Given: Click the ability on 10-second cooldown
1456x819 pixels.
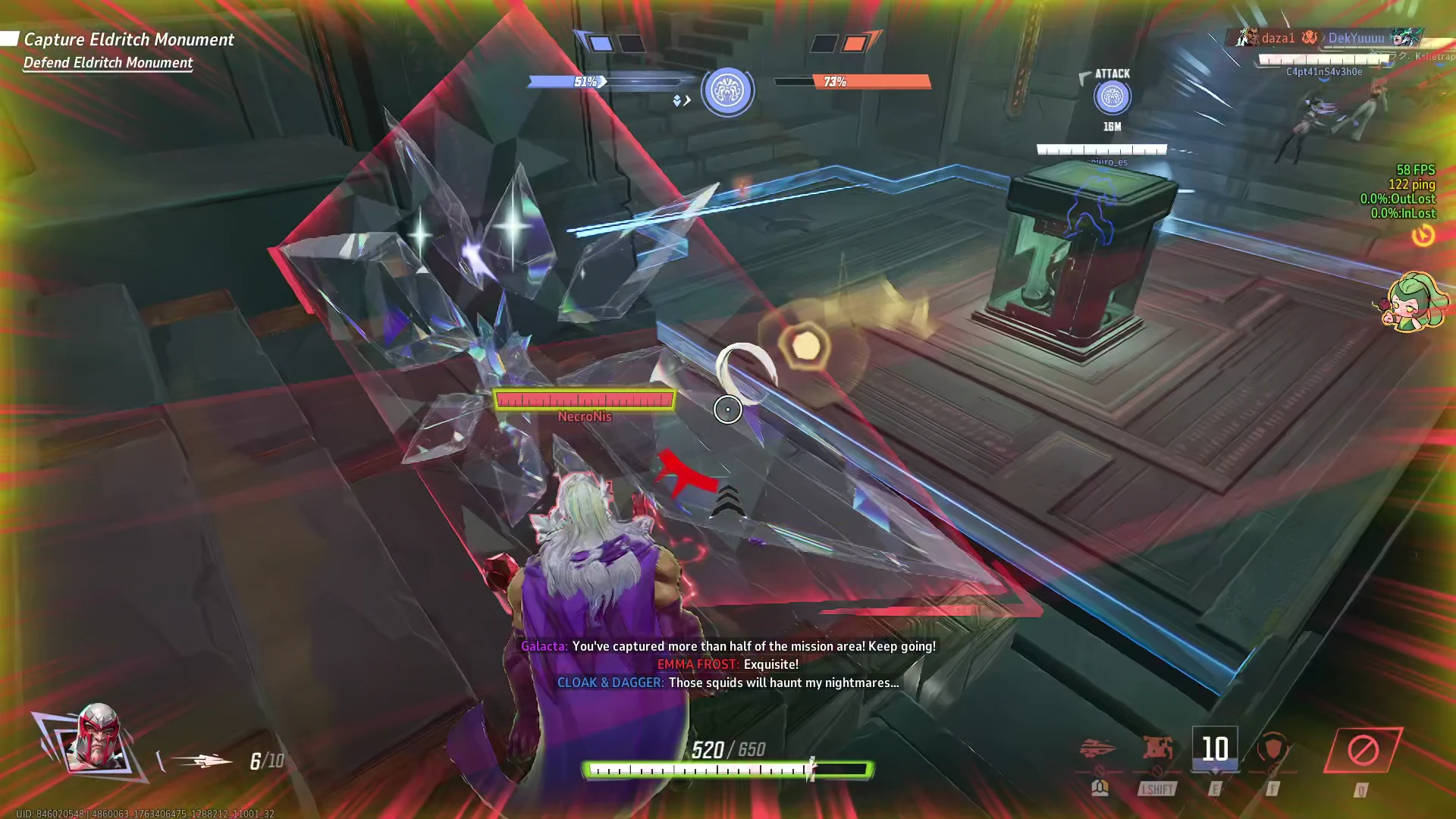Looking at the screenshot, I should click(x=1215, y=749).
